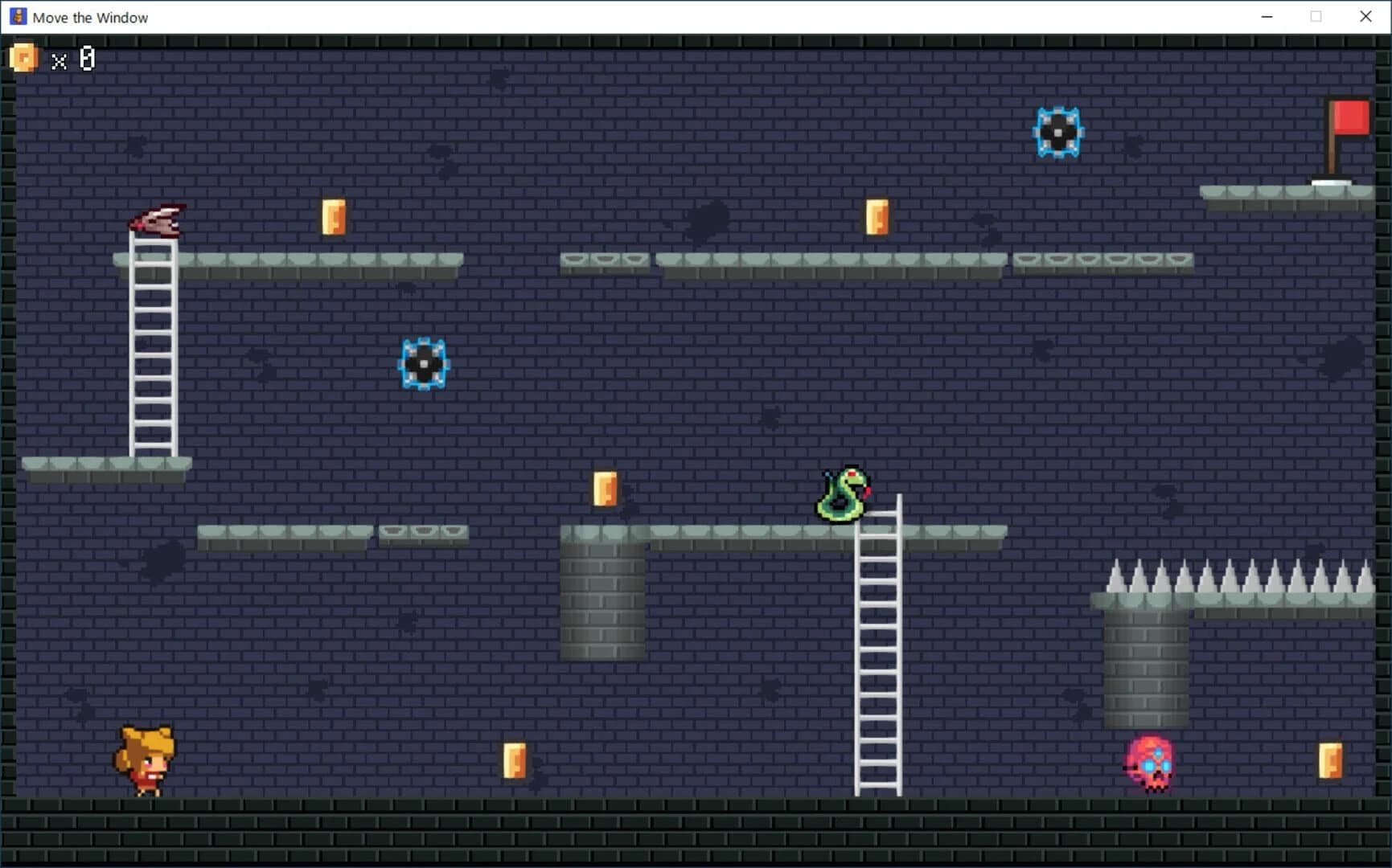Screen dimensions: 1392x868
Task: Click the coin next to the snake platform
Action: (x=605, y=490)
